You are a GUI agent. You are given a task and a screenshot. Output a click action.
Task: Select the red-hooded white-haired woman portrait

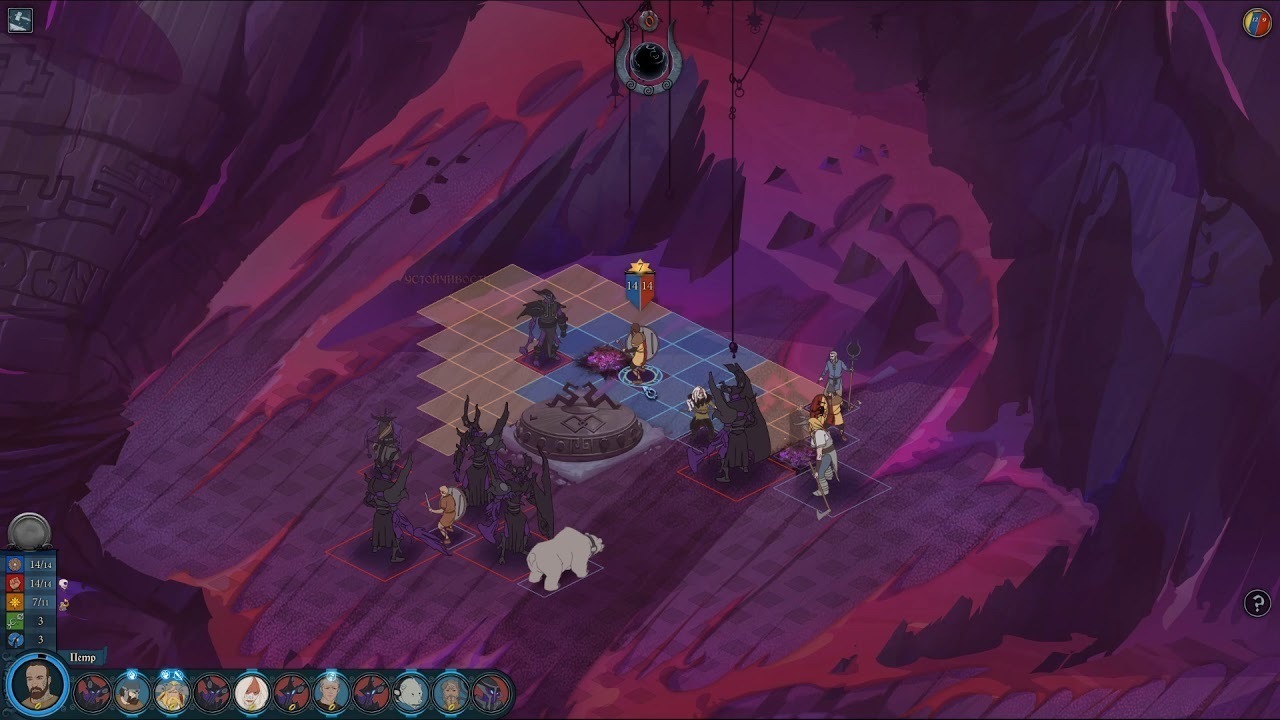click(251, 692)
